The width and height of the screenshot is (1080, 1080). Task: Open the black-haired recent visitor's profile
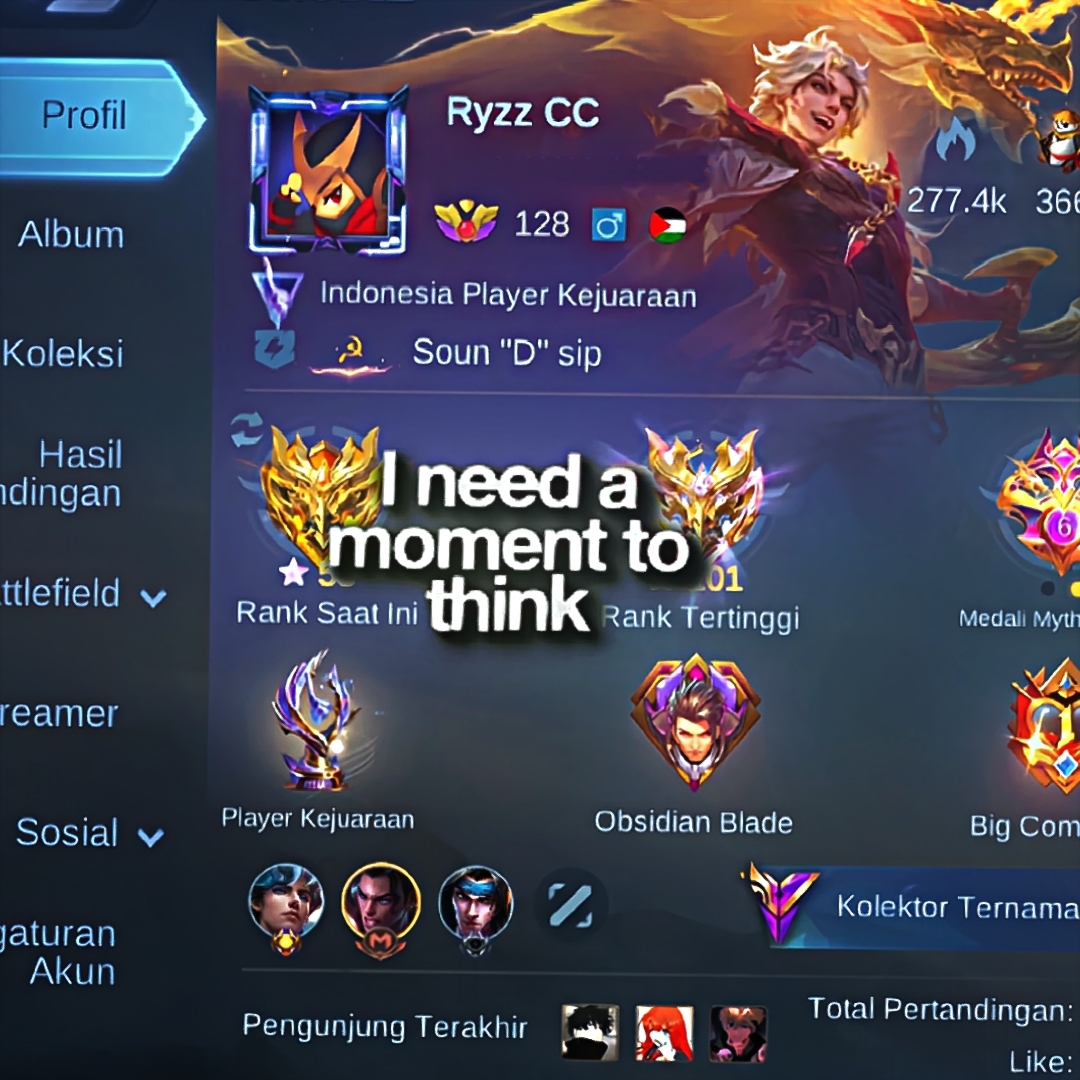tap(590, 1032)
